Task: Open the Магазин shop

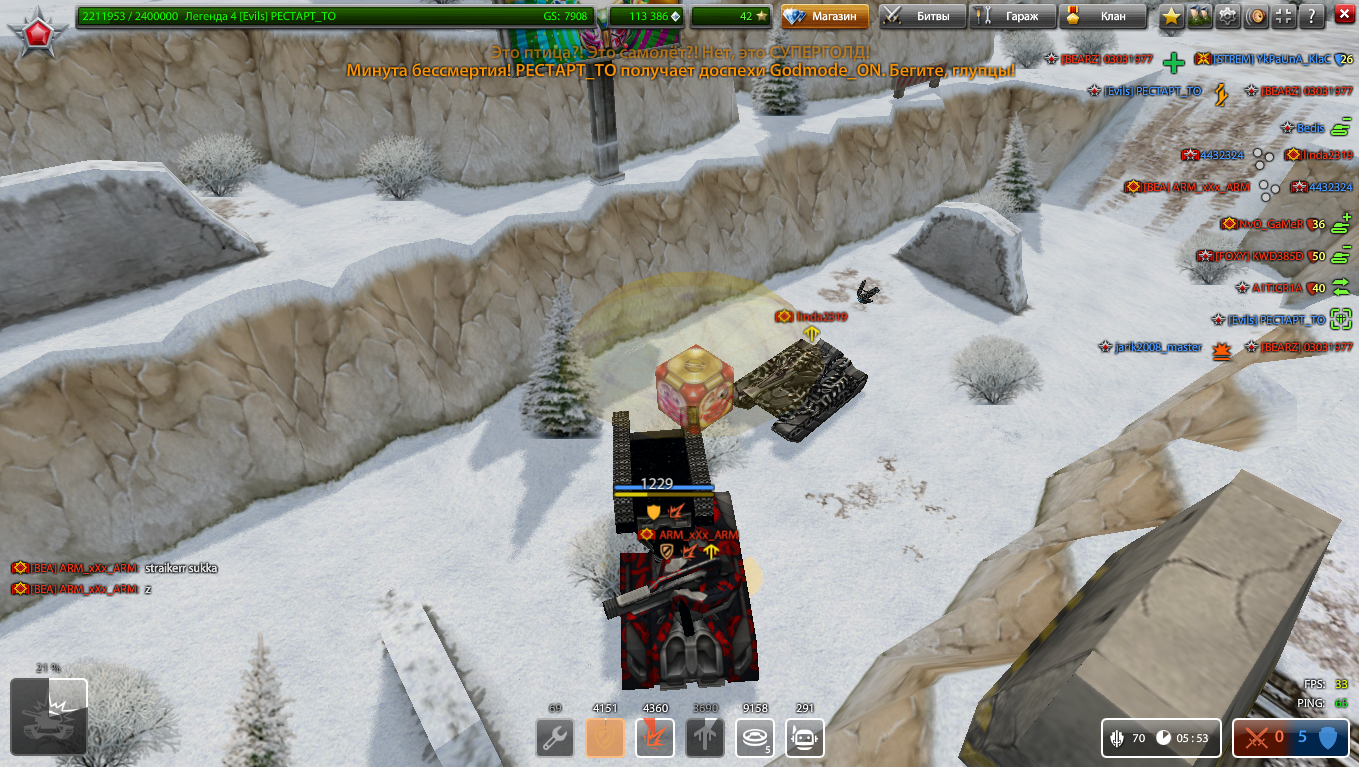Action: pyautogui.click(x=825, y=16)
